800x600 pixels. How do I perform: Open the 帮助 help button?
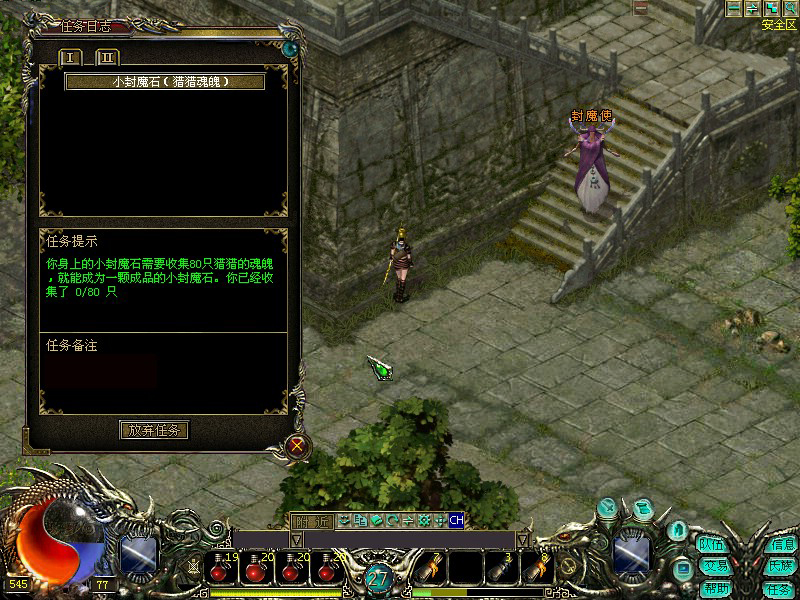713,587
